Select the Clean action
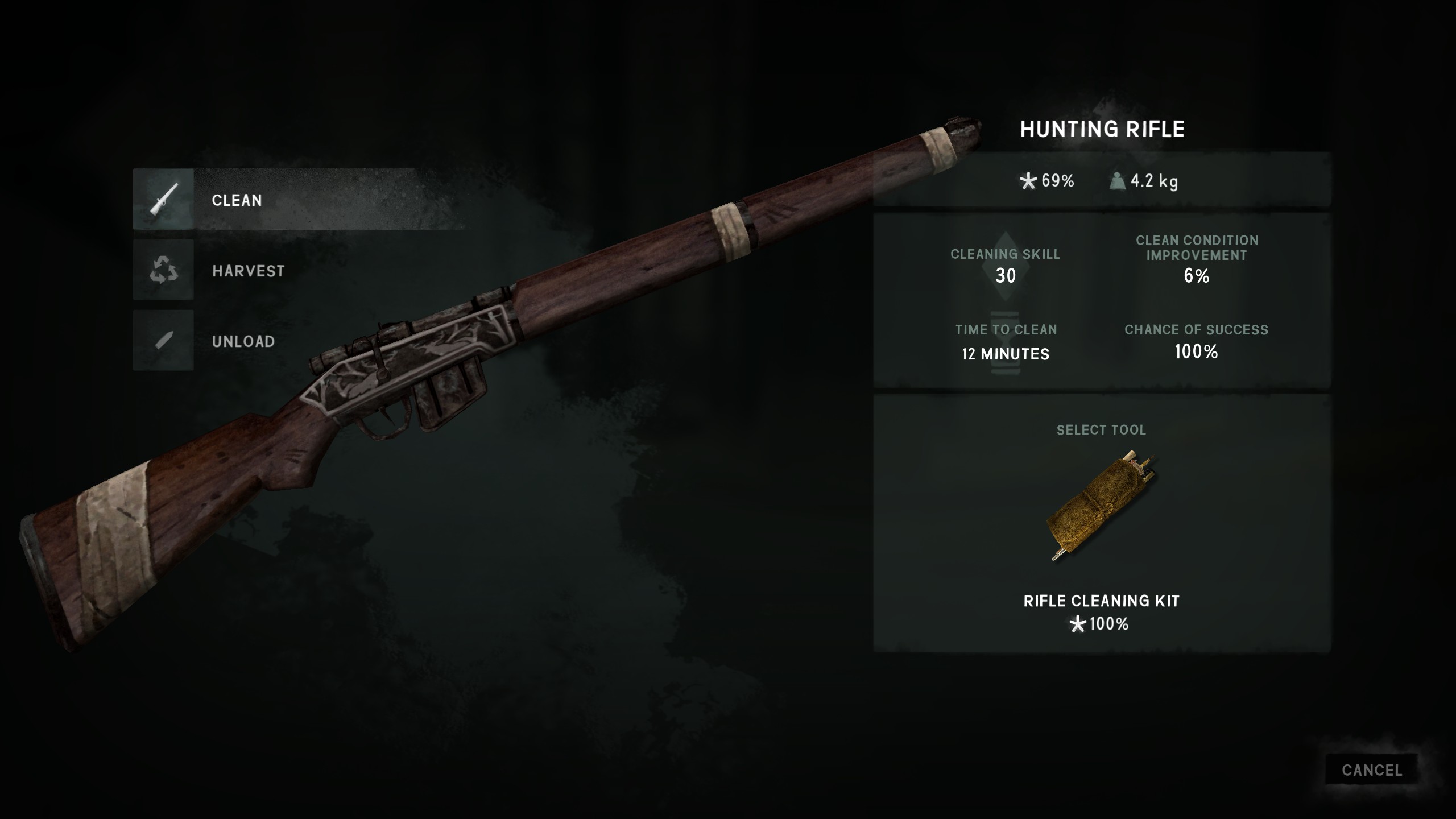 tap(237, 200)
